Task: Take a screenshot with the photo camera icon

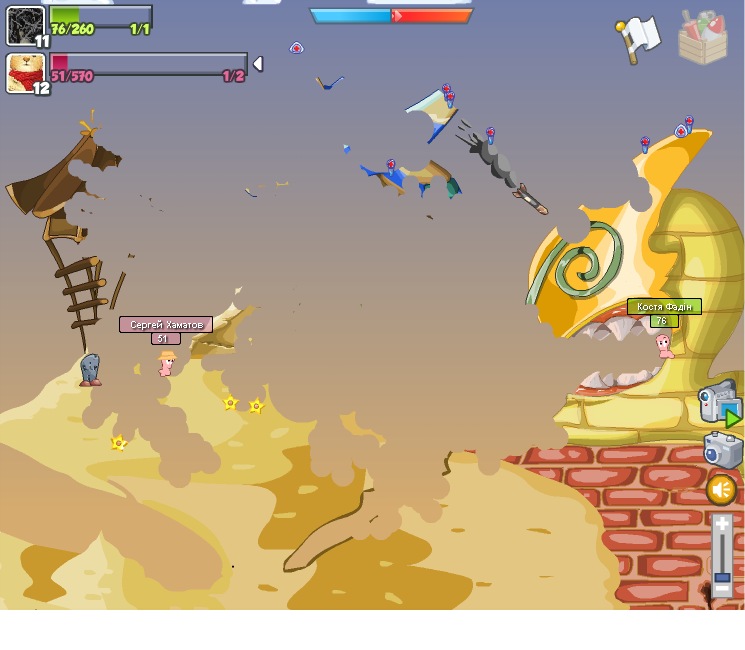Action: pos(722,450)
